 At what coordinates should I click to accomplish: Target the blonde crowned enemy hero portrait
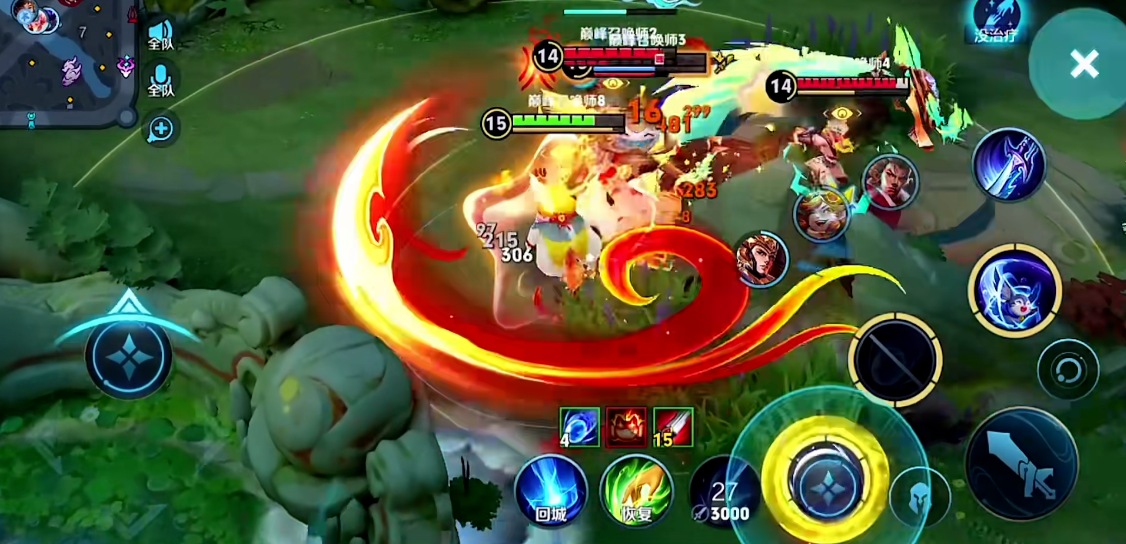[x=822, y=215]
